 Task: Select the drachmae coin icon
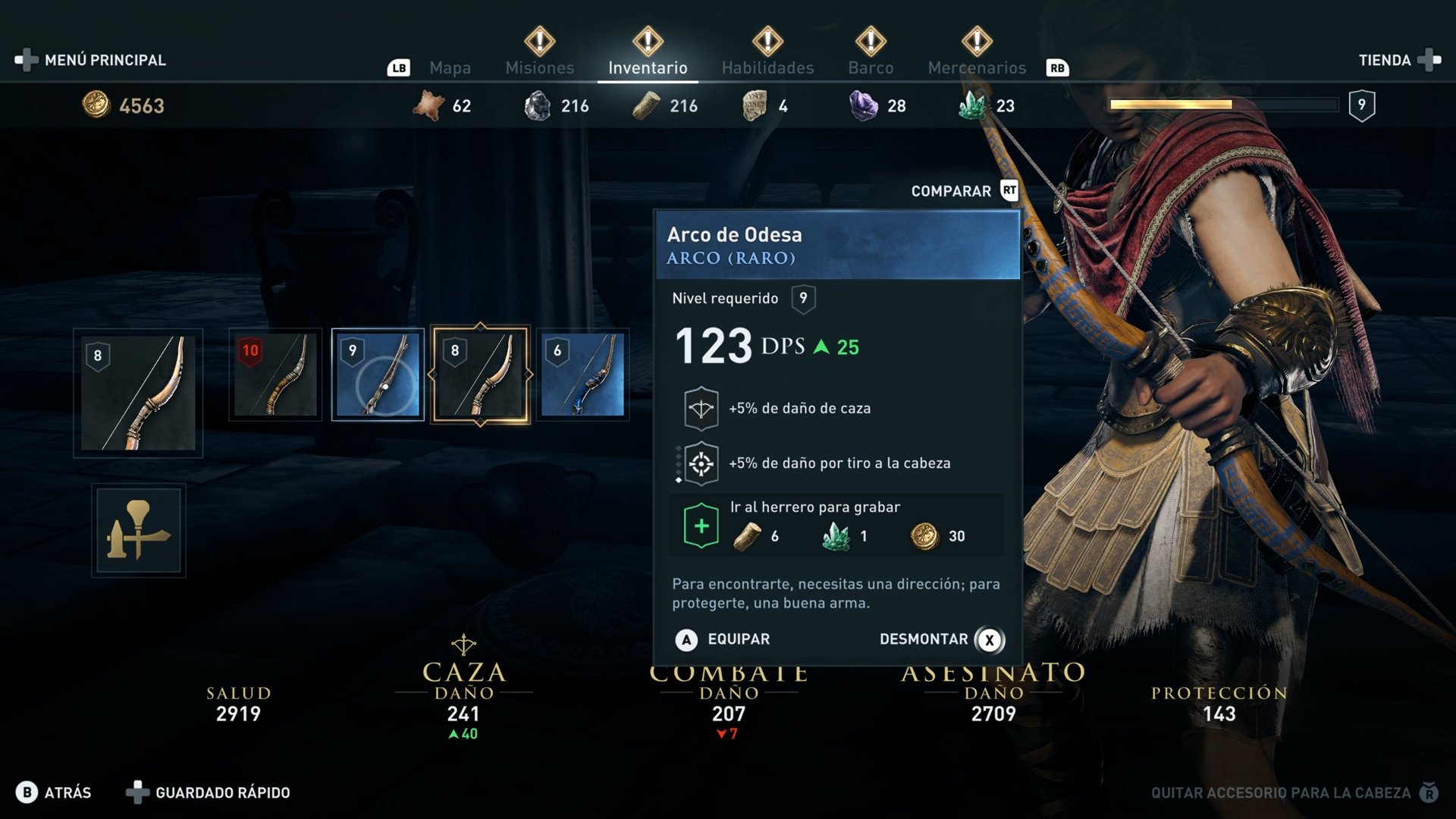pos(97,105)
